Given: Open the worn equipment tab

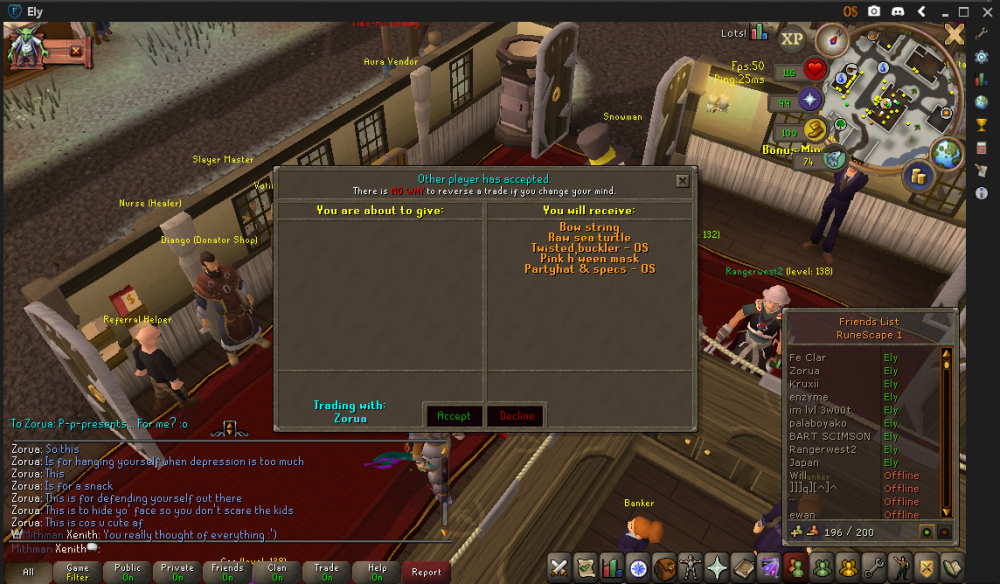Looking at the screenshot, I should point(689,567).
